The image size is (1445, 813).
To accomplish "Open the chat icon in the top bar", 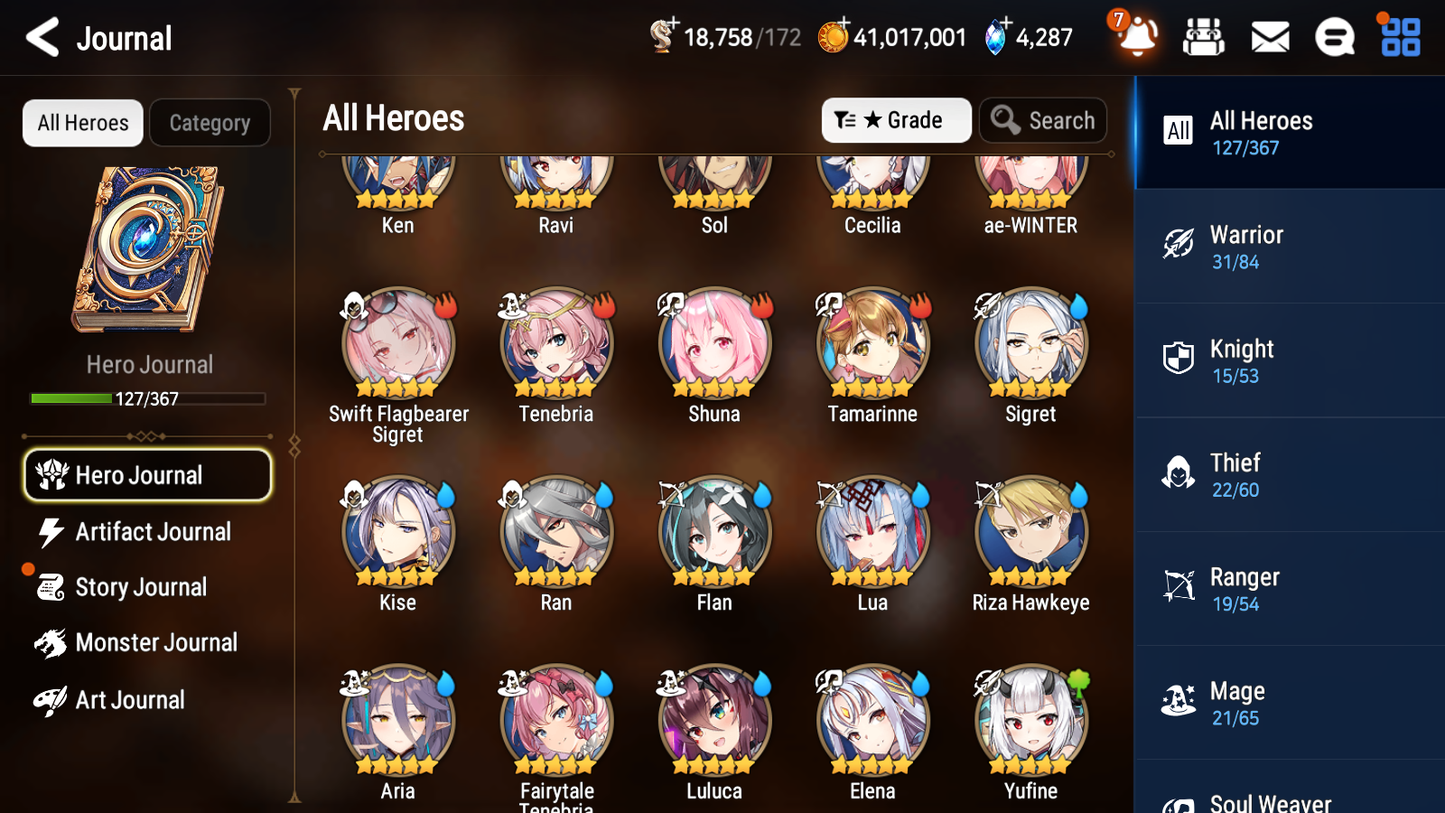I will coord(1334,36).
